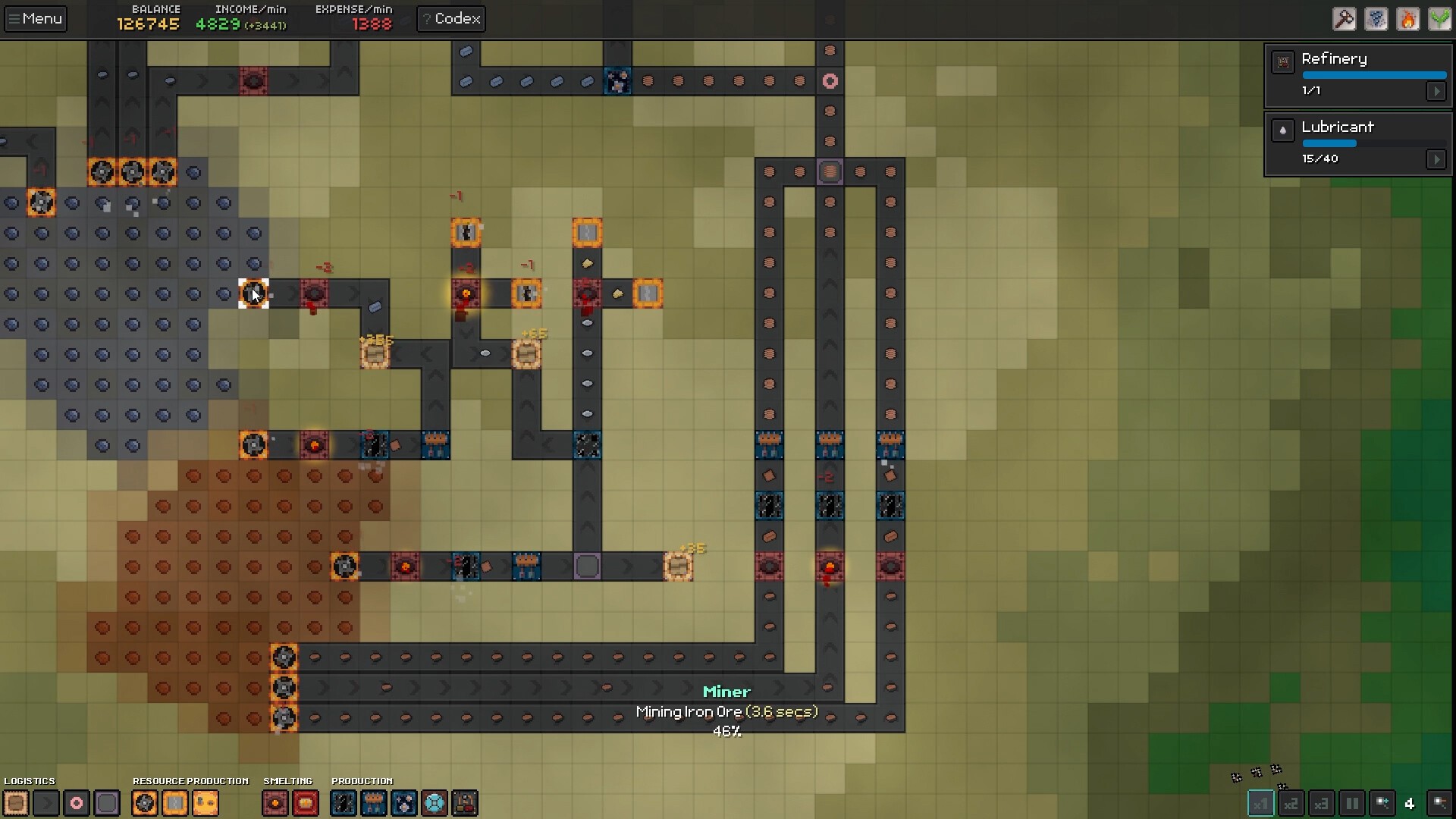The image size is (1456, 819).
Task: Select the wooden crate logistics building
Action: [x=16, y=803]
